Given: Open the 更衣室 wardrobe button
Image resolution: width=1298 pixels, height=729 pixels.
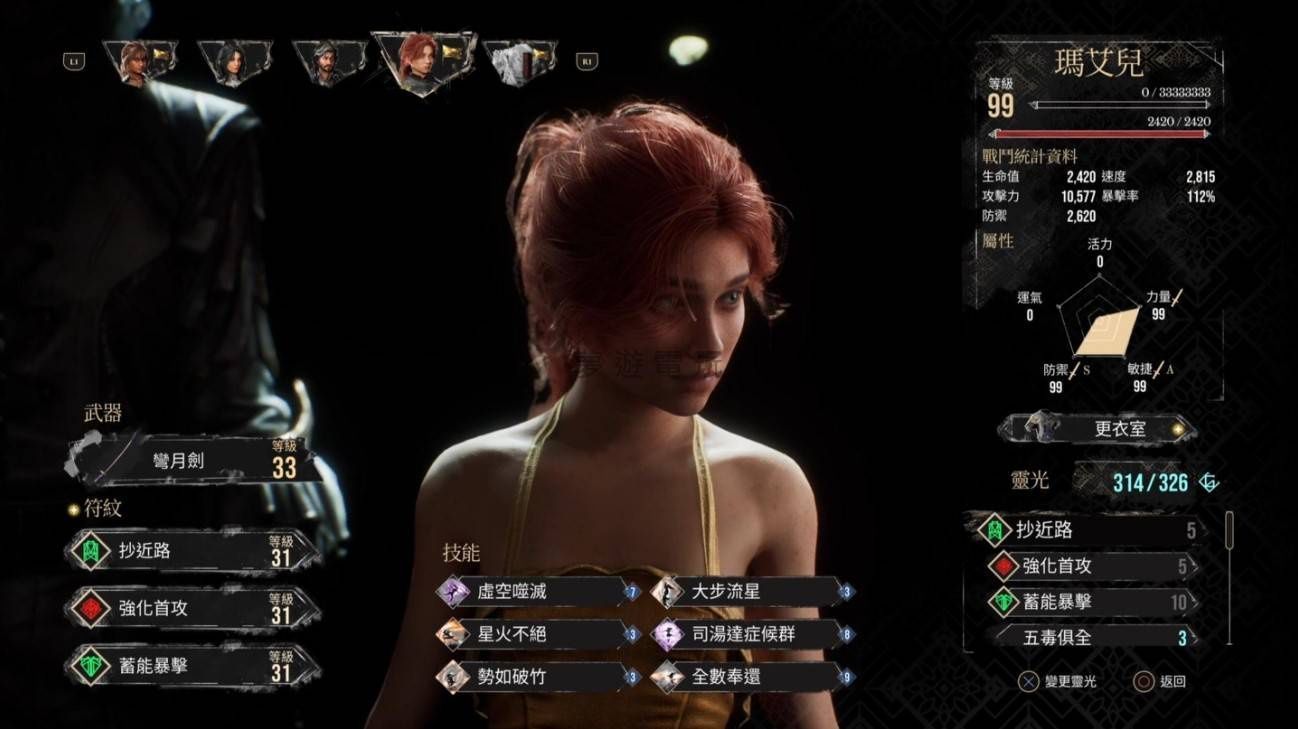Looking at the screenshot, I should (x=1097, y=429).
